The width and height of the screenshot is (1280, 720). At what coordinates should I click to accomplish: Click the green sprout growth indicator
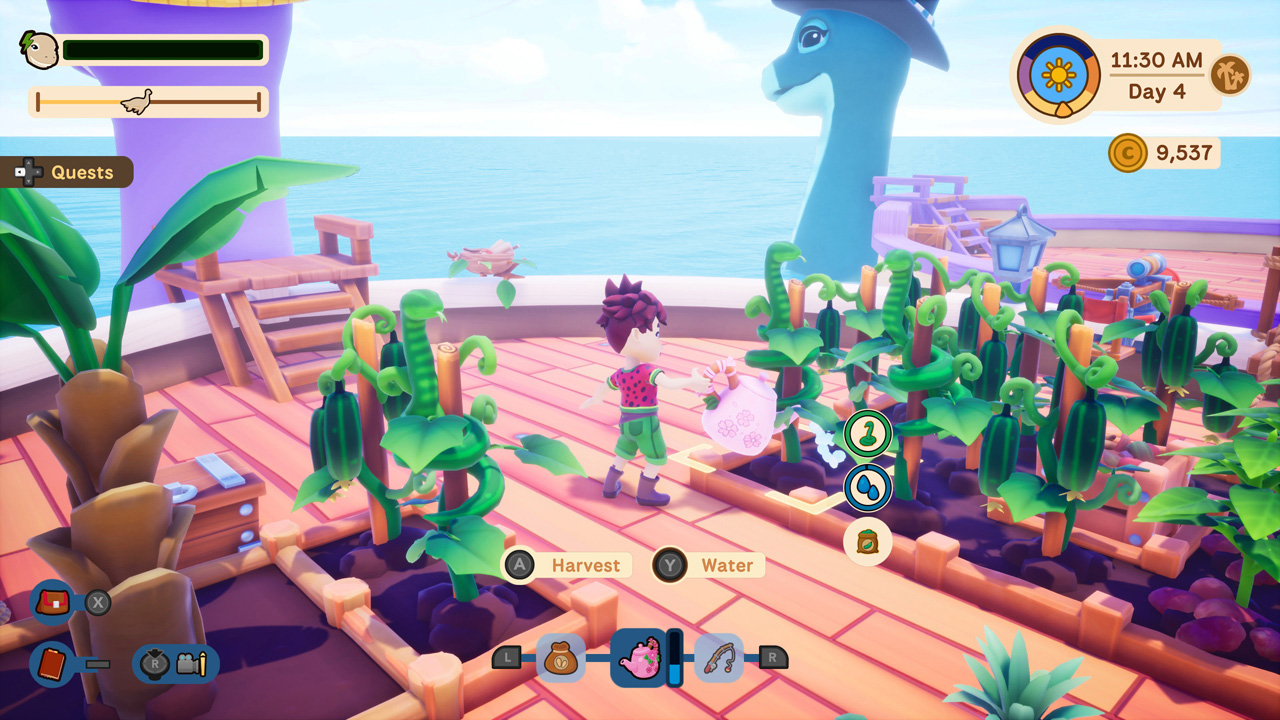868,432
